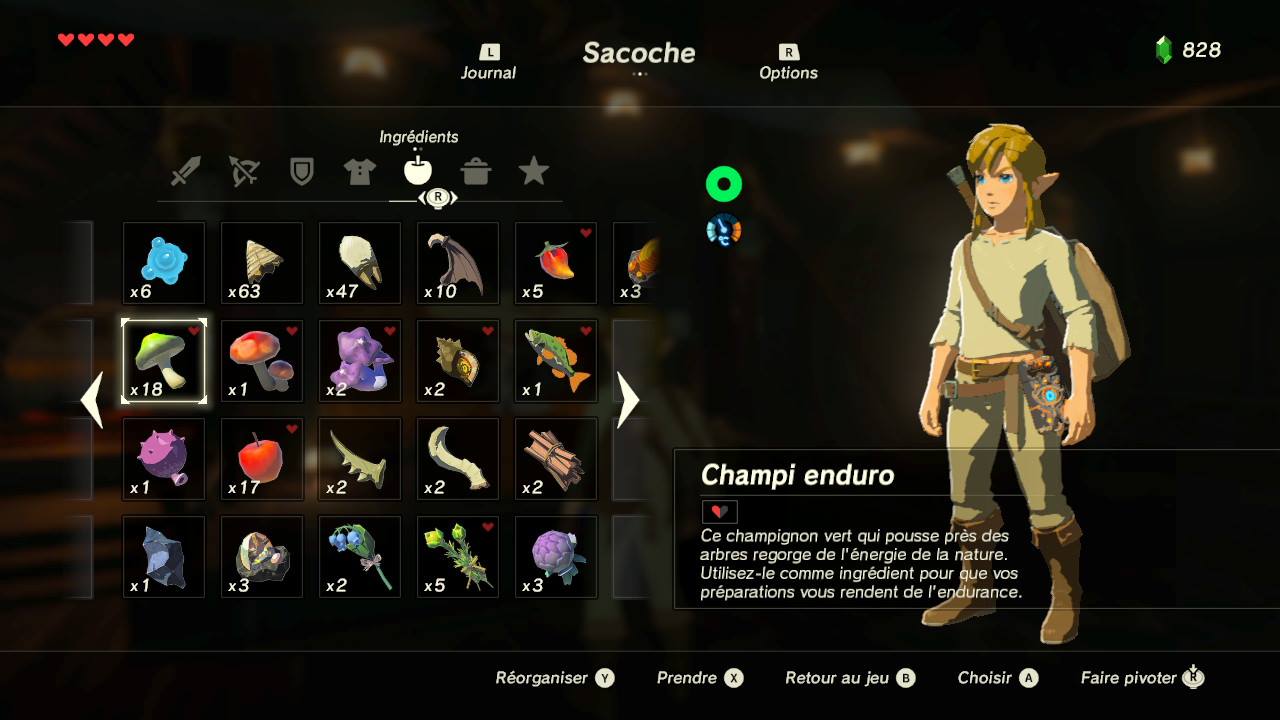Switch to the cooking pot meals category
The height and width of the screenshot is (720, 1280).
click(x=476, y=171)
